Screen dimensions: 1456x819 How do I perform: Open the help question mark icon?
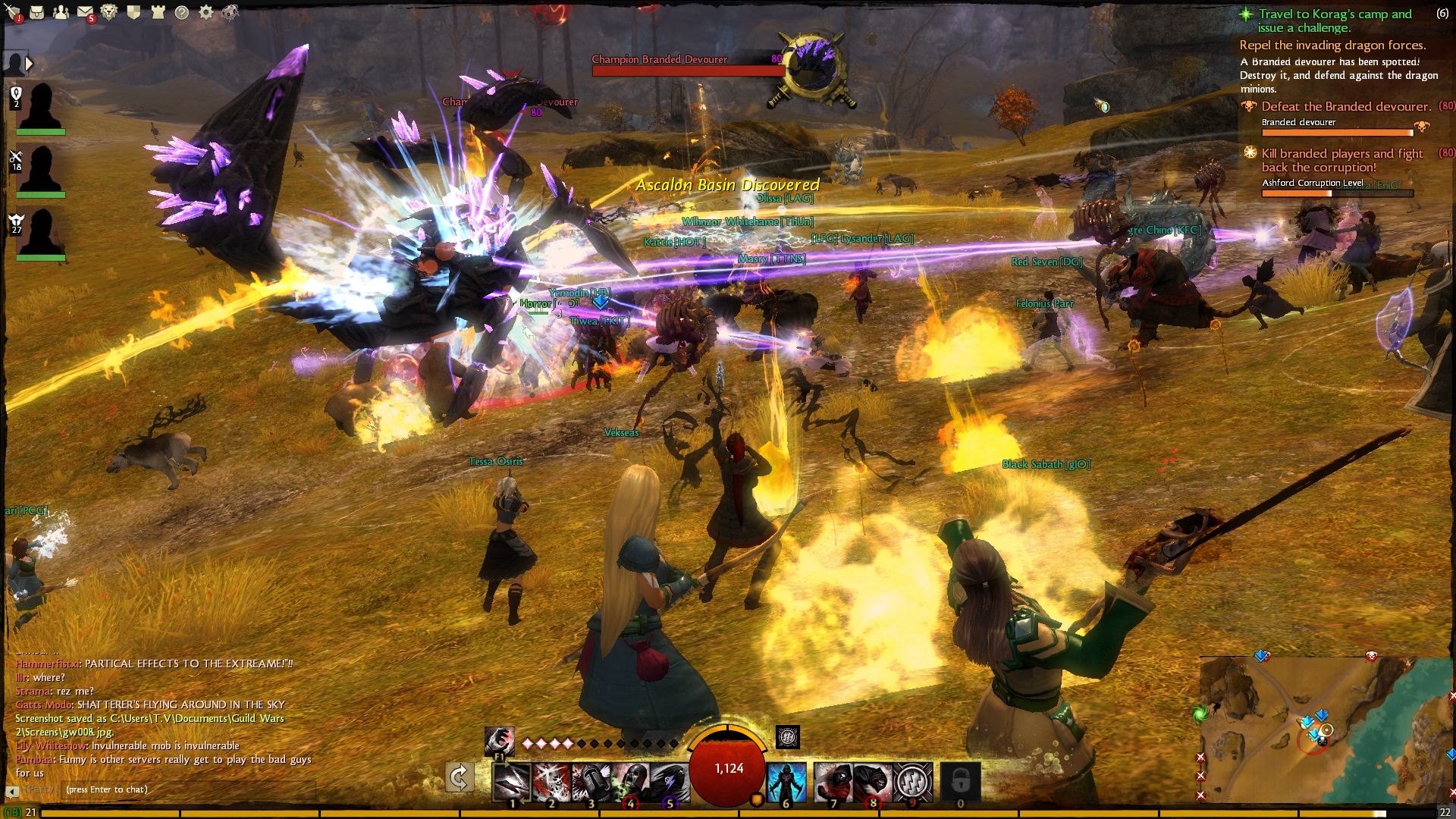click(182, 12)
